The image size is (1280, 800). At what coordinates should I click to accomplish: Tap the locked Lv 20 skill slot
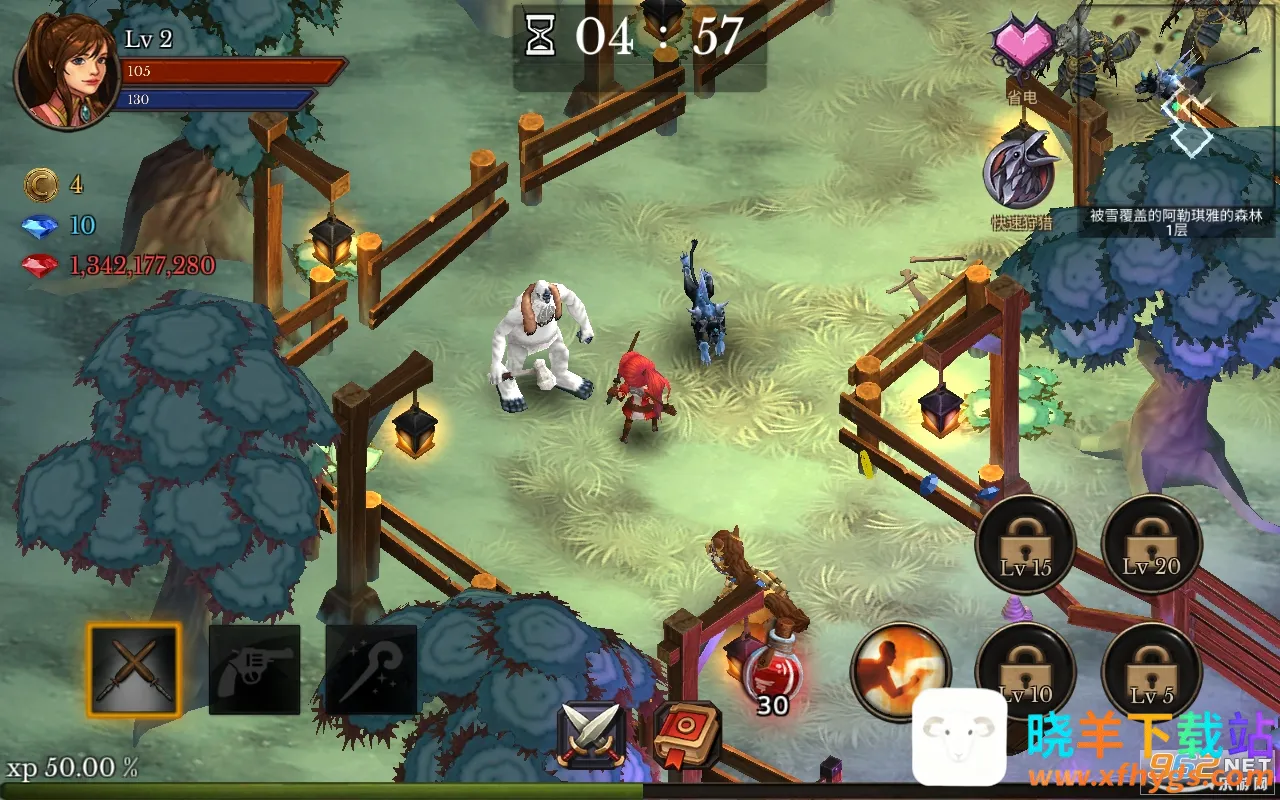(x=1151, y=544)
